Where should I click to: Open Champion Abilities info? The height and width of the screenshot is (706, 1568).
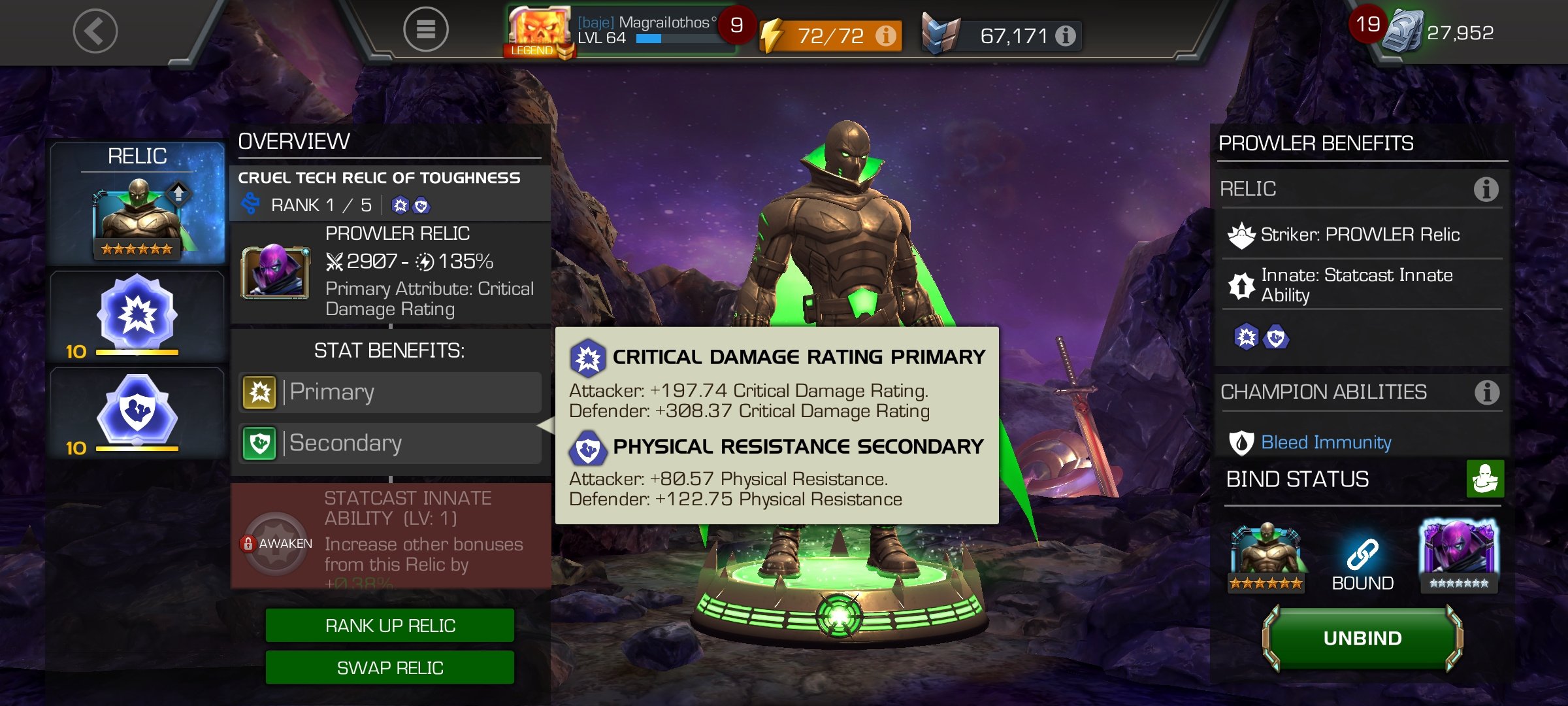coord(1486,392)
